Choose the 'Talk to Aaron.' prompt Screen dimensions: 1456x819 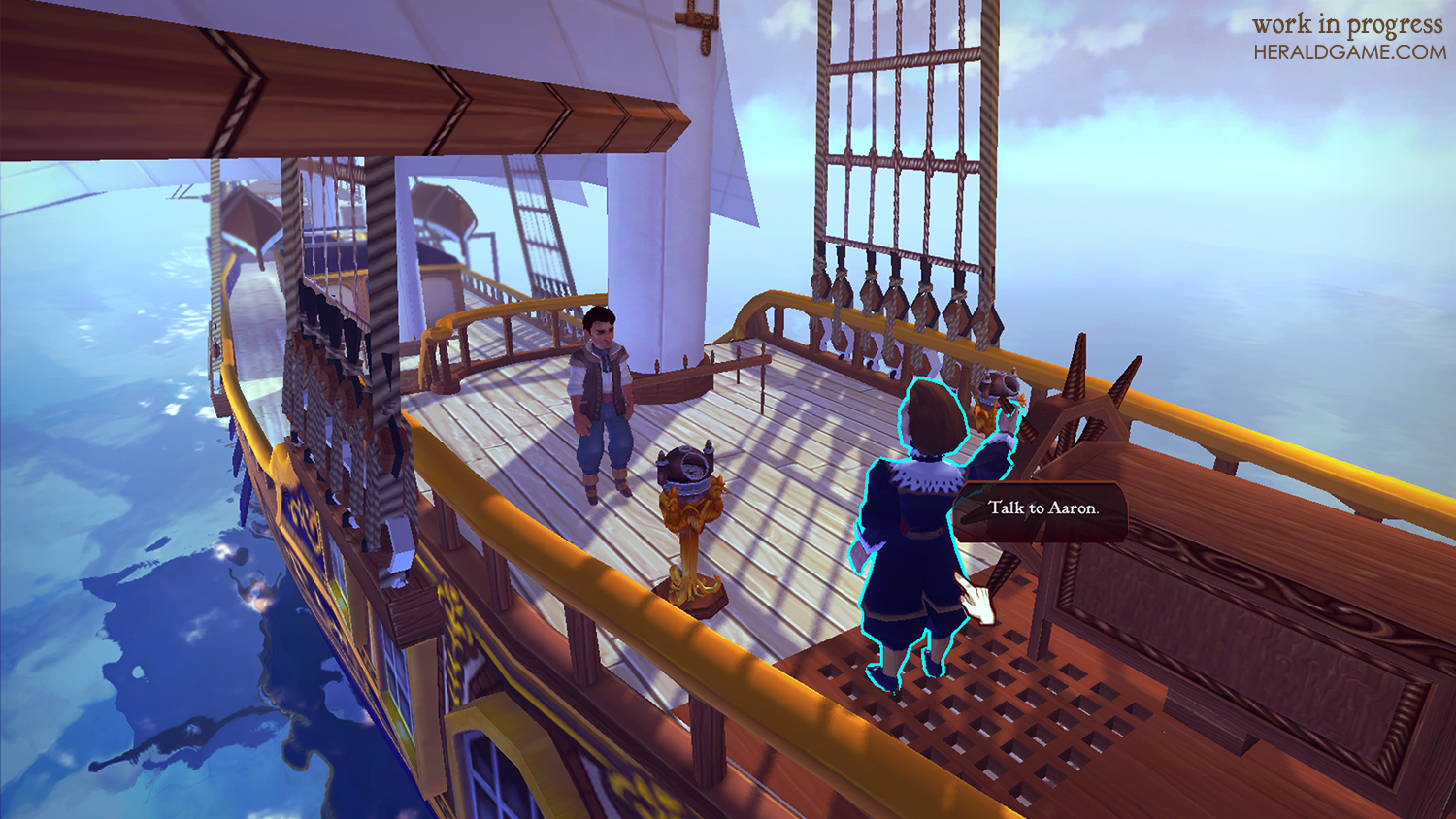click(1042, 508)
